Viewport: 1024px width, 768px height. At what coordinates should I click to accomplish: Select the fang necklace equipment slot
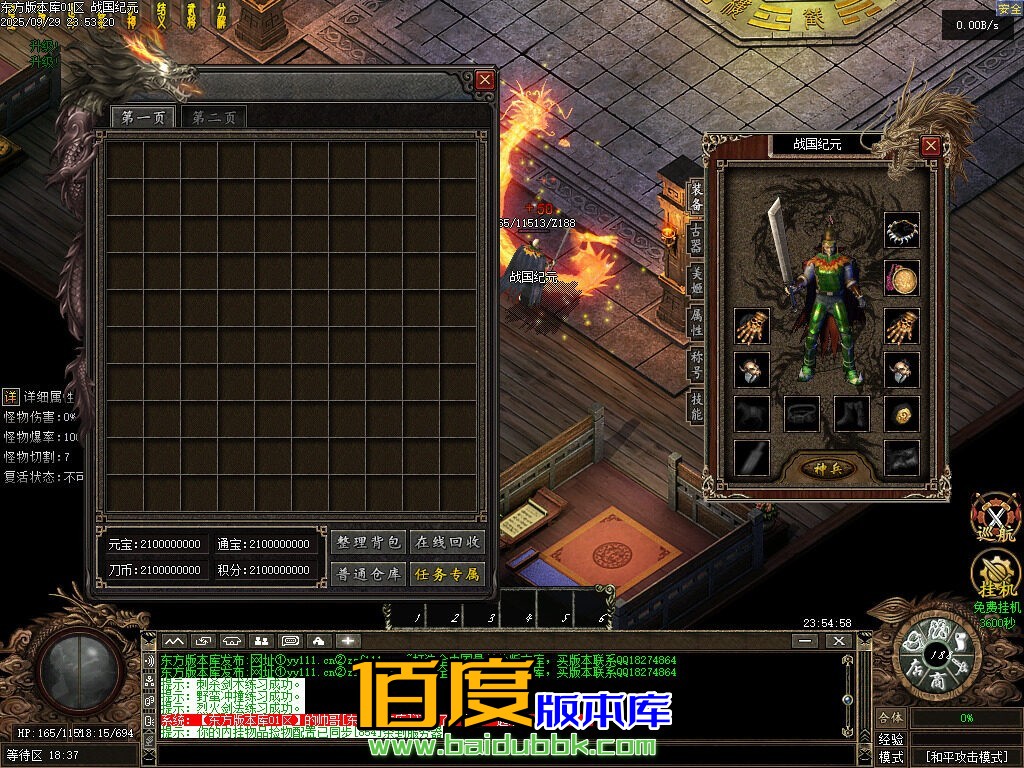902,230
